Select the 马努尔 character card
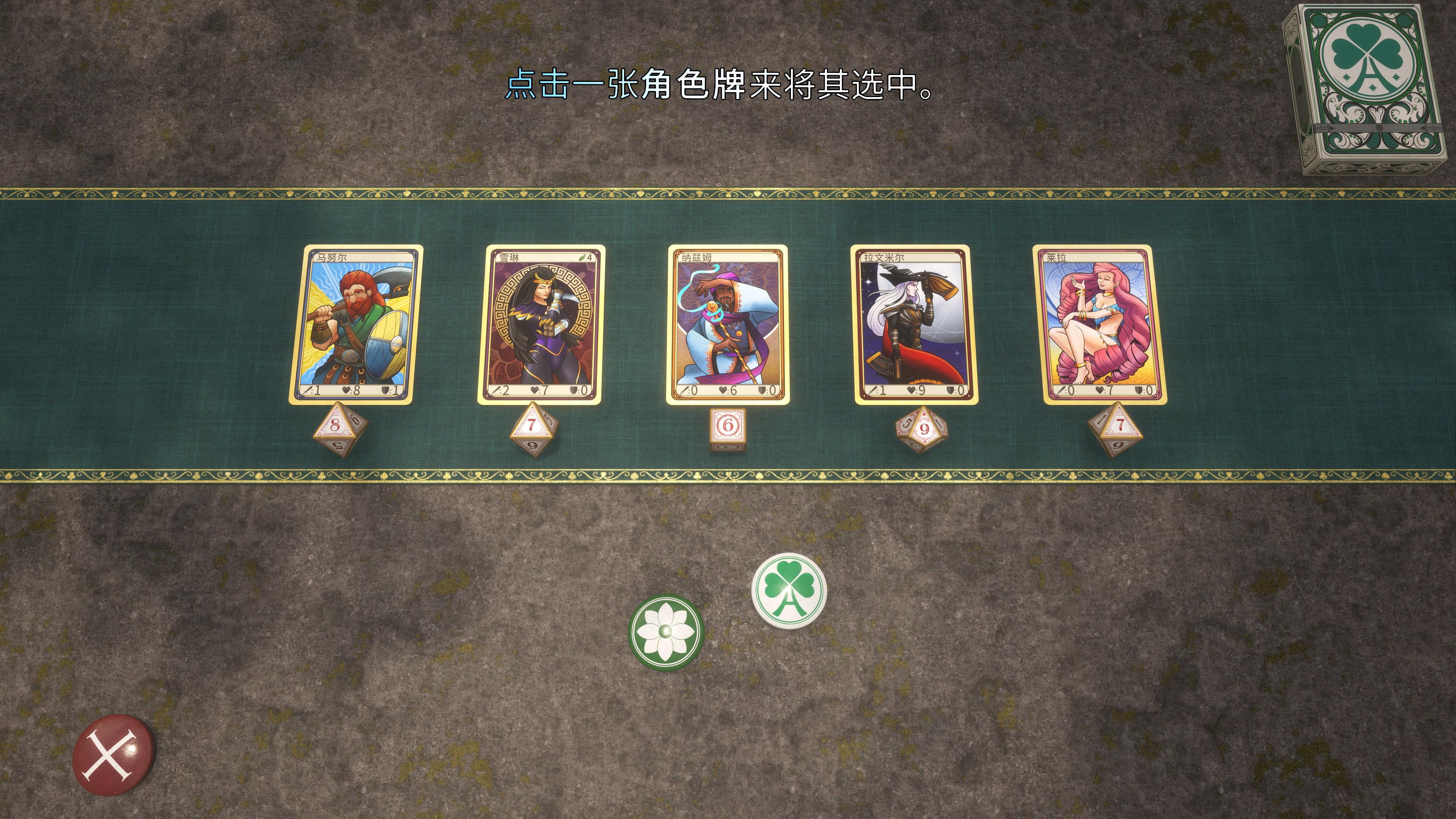Screen dimensions: 1456x819 coord(356,325)
